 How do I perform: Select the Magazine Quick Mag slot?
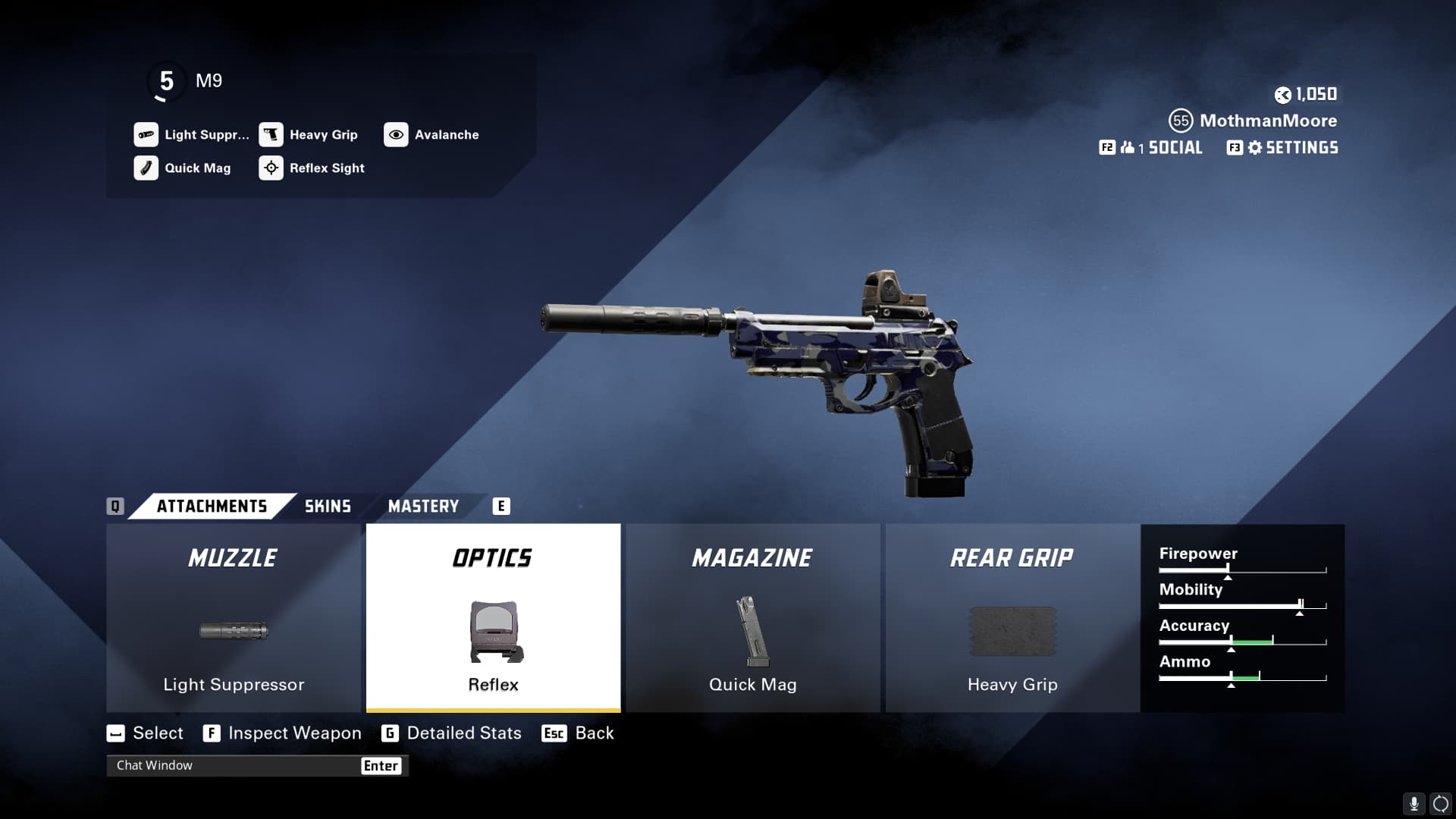click(x=752, y=618)
